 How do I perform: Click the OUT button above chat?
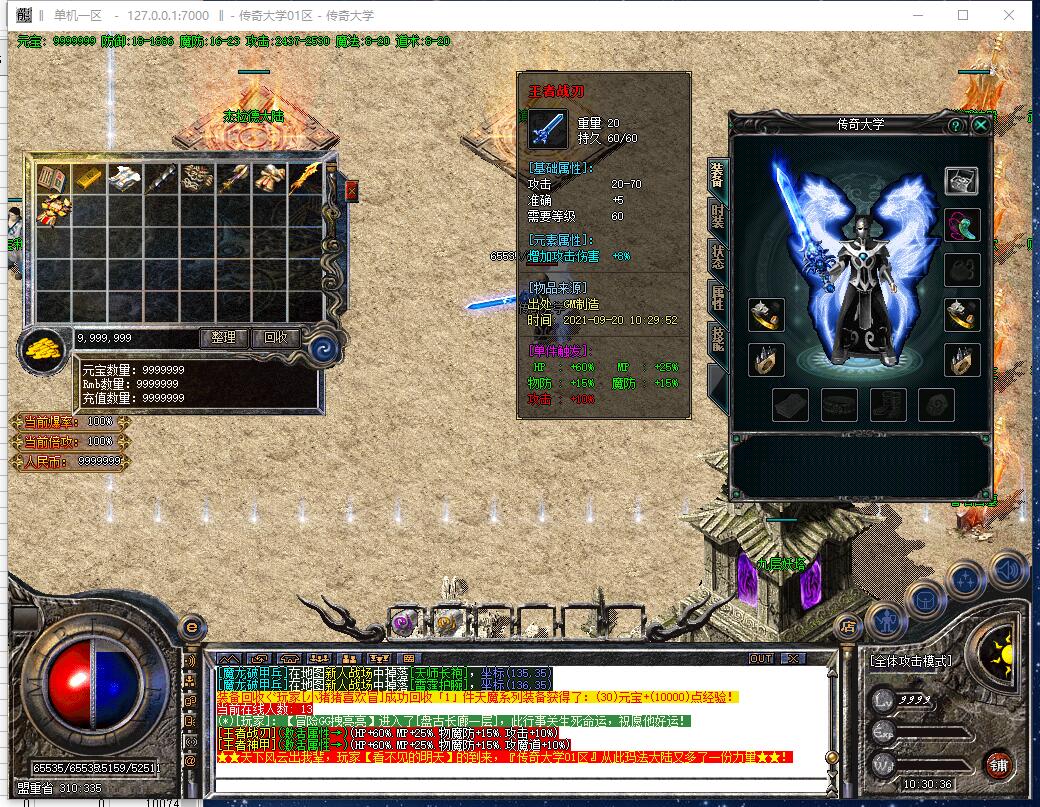(762, 658)
